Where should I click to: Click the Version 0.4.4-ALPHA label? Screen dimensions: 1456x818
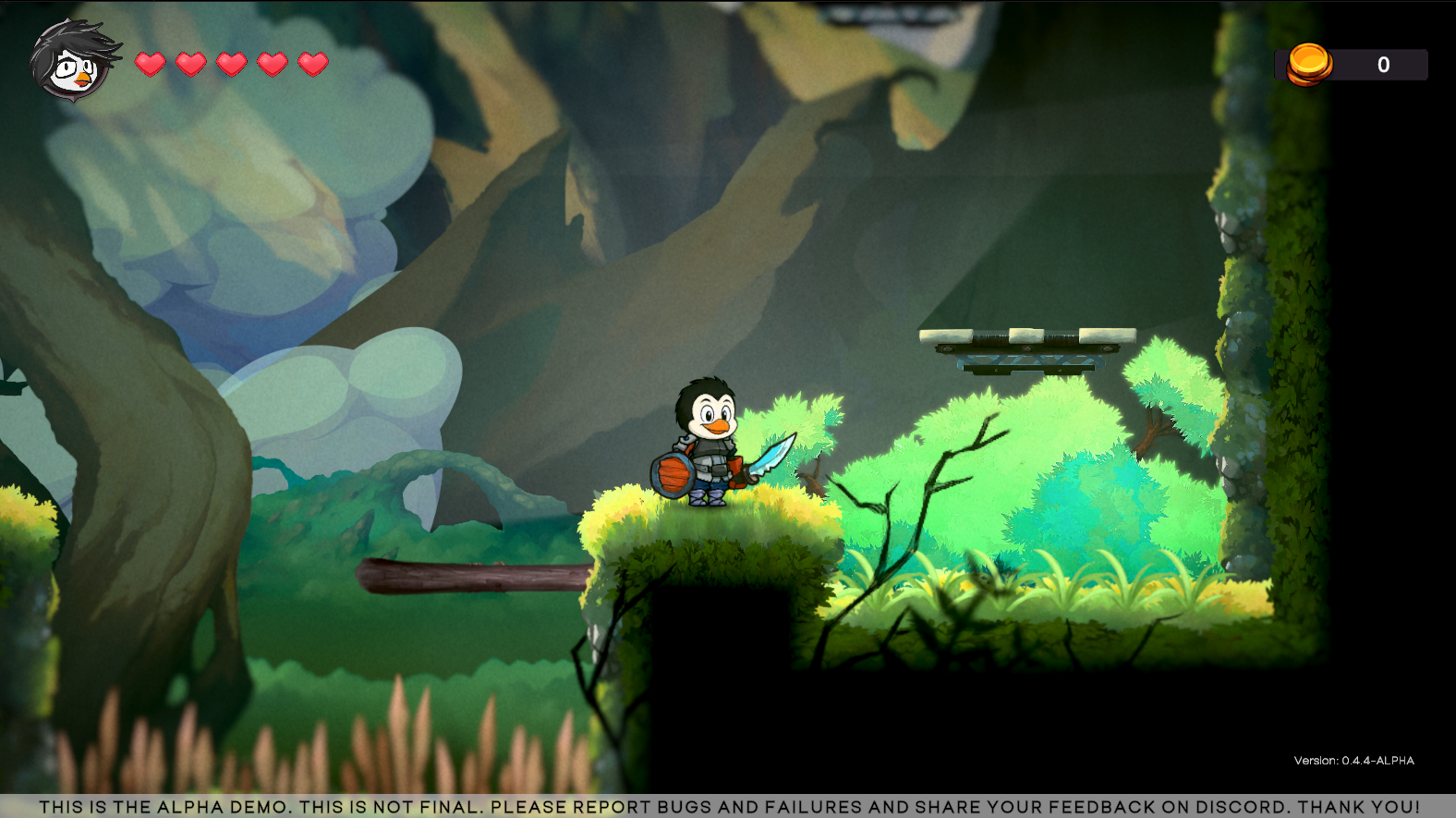coord(1354,760)
